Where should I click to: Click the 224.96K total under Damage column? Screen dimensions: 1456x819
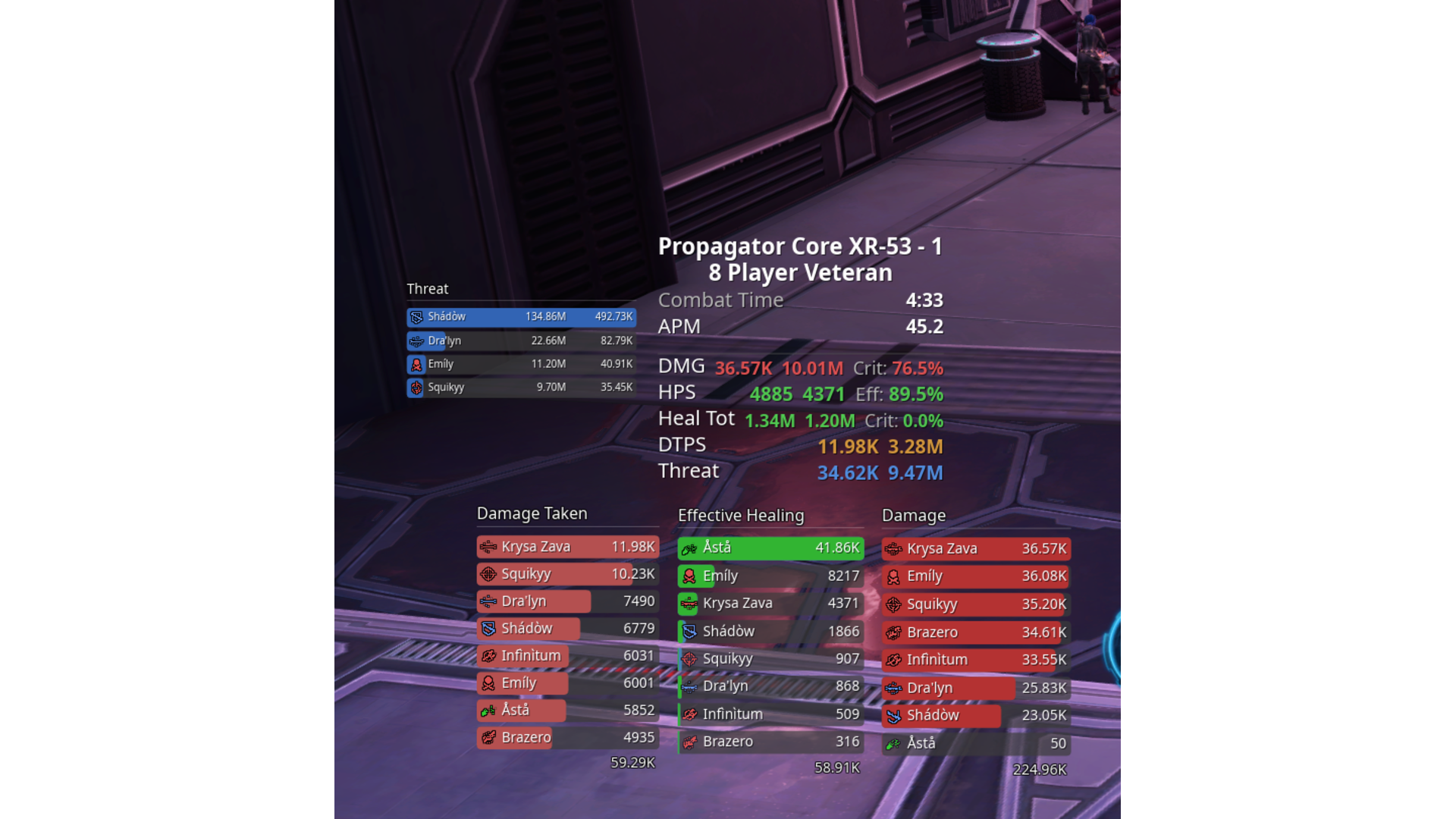(x=1038, y=768)
